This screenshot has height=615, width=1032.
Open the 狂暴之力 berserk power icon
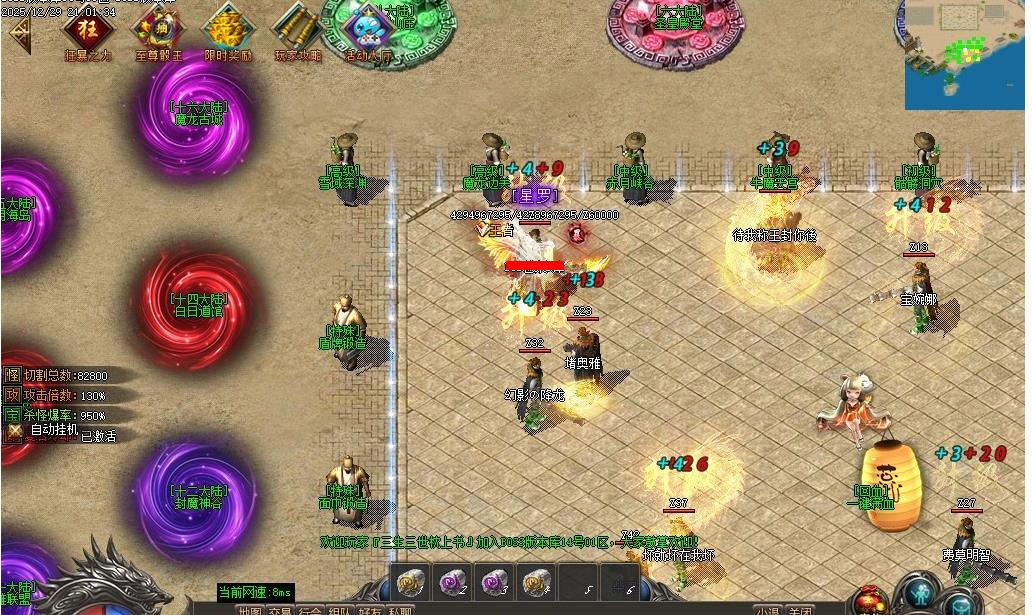tap(89, 28)
